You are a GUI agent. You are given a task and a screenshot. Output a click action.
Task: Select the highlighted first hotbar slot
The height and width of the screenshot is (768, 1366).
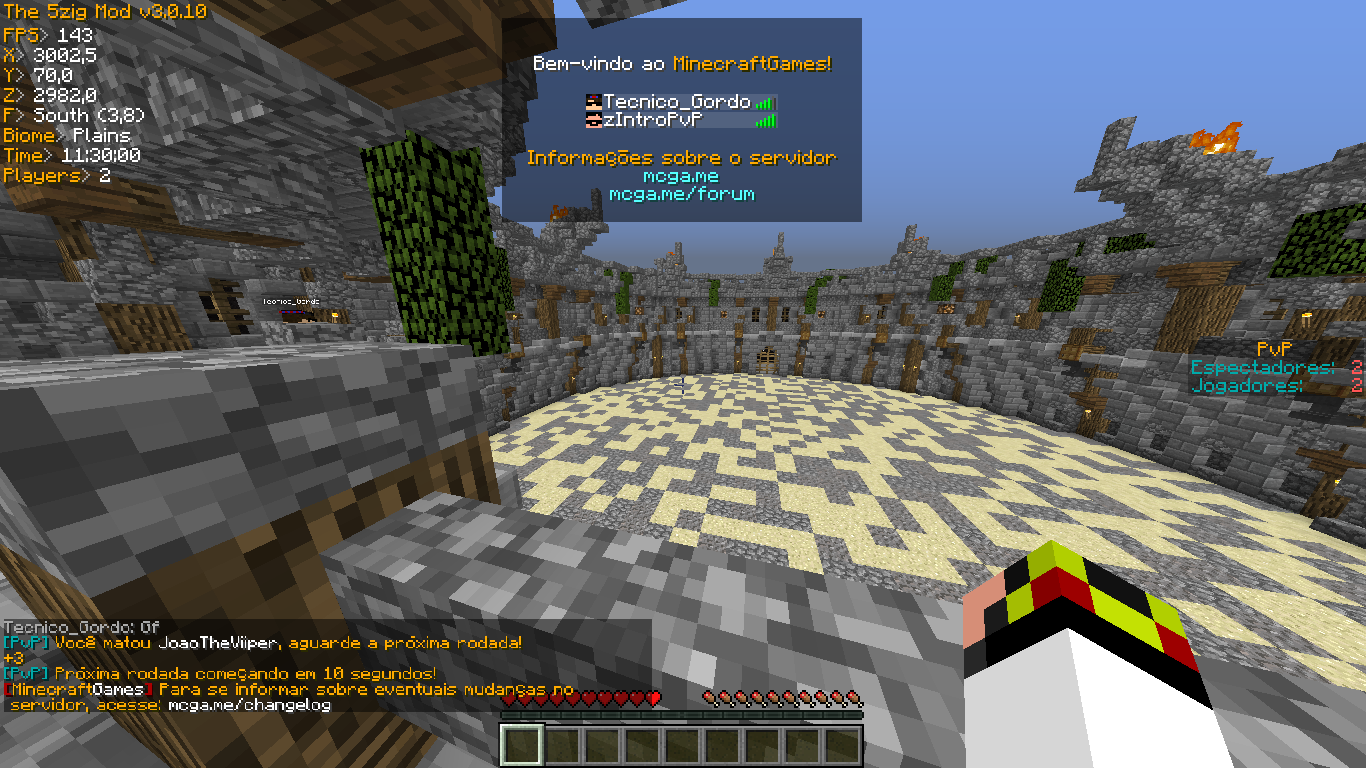(x=521, y=745)
